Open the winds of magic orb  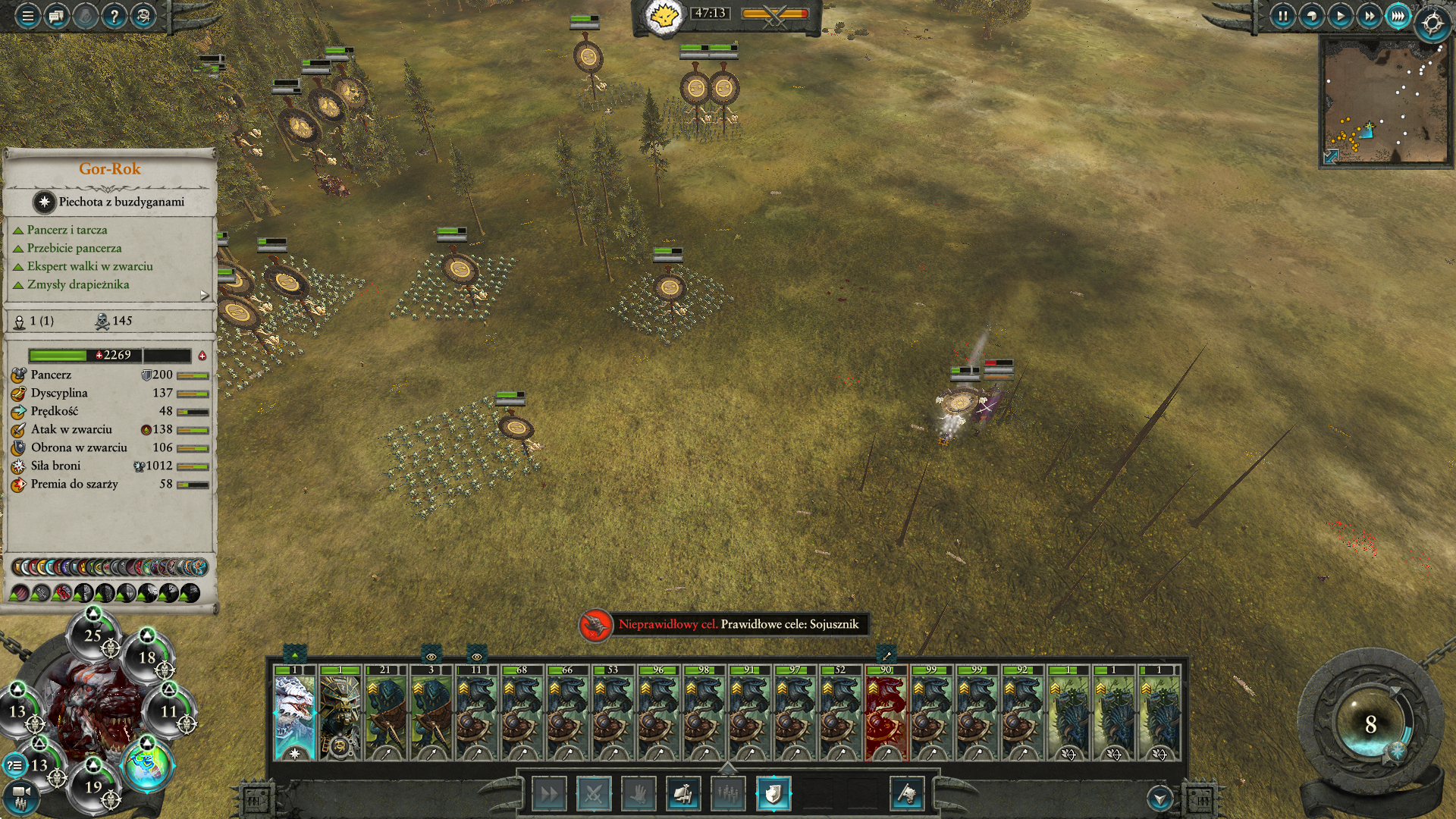[x=1370, y=724]
